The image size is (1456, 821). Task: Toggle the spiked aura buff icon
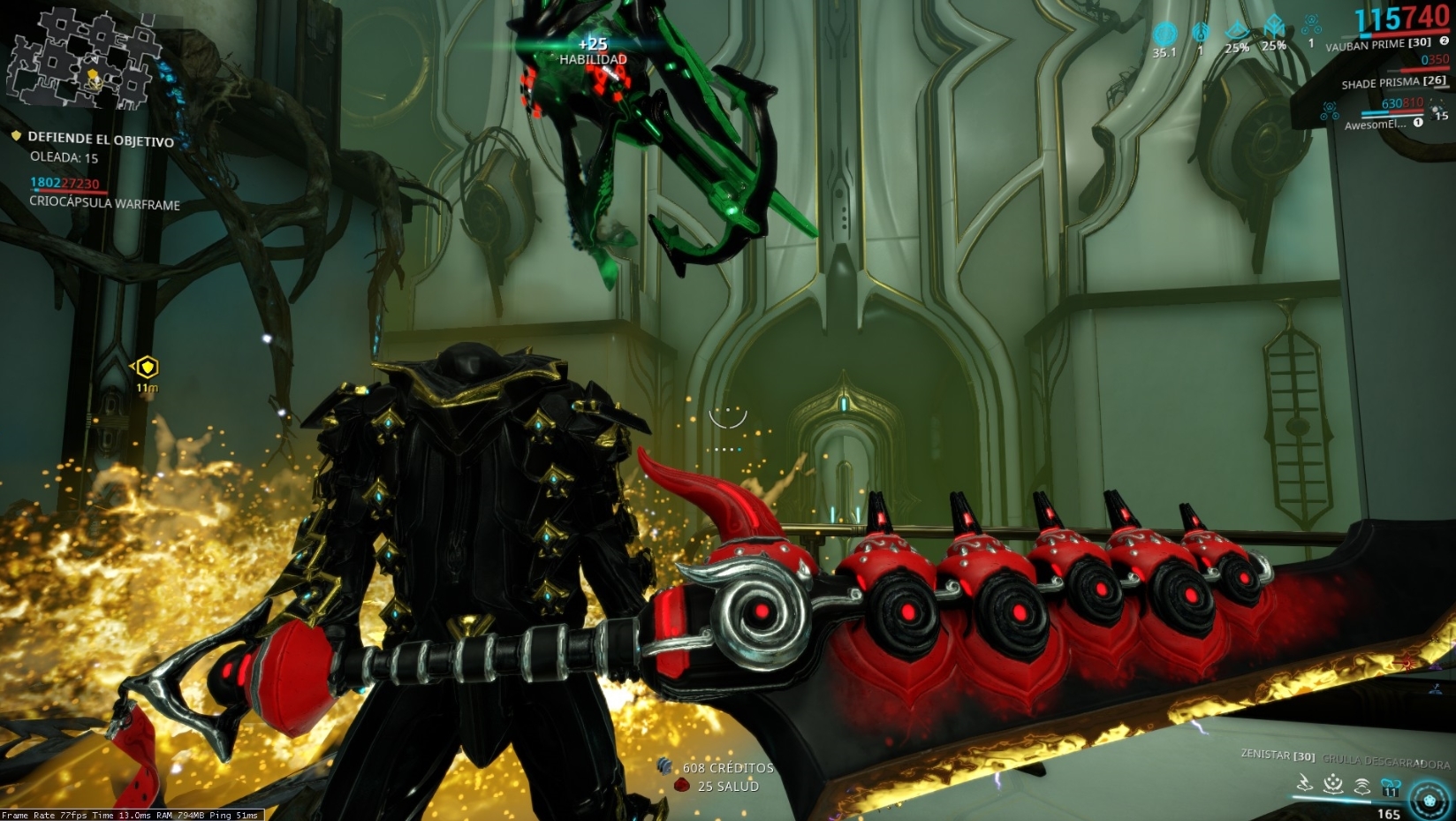coord(1332,784)
